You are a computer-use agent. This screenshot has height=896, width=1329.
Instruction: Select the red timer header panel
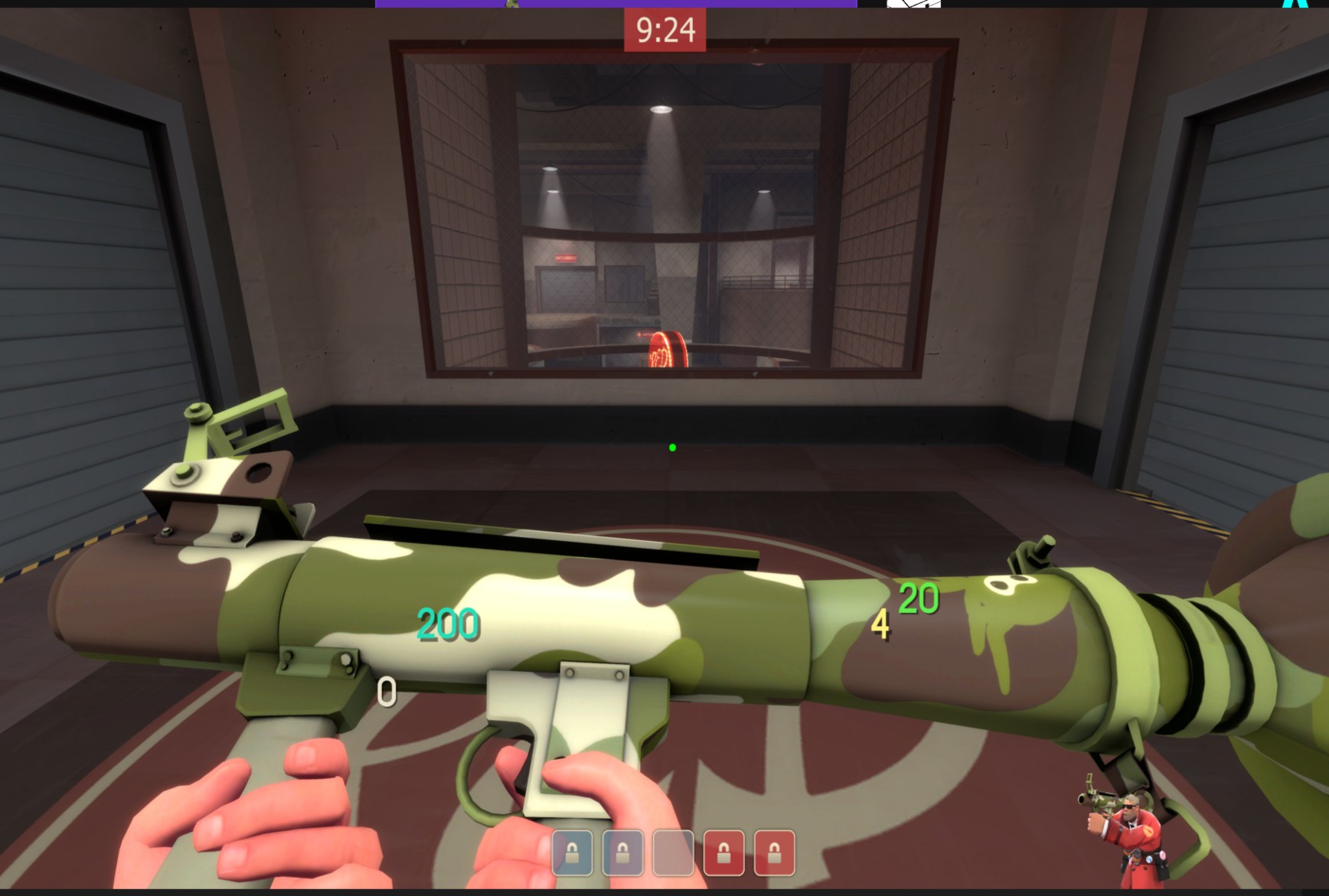(x=664, y=28)
